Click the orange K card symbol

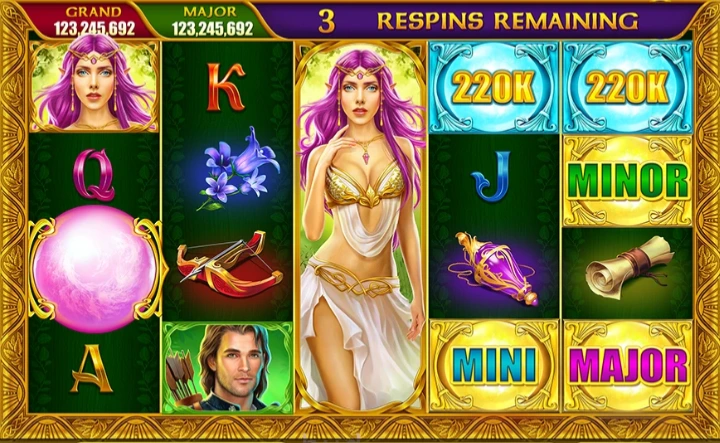coord(225,87)
